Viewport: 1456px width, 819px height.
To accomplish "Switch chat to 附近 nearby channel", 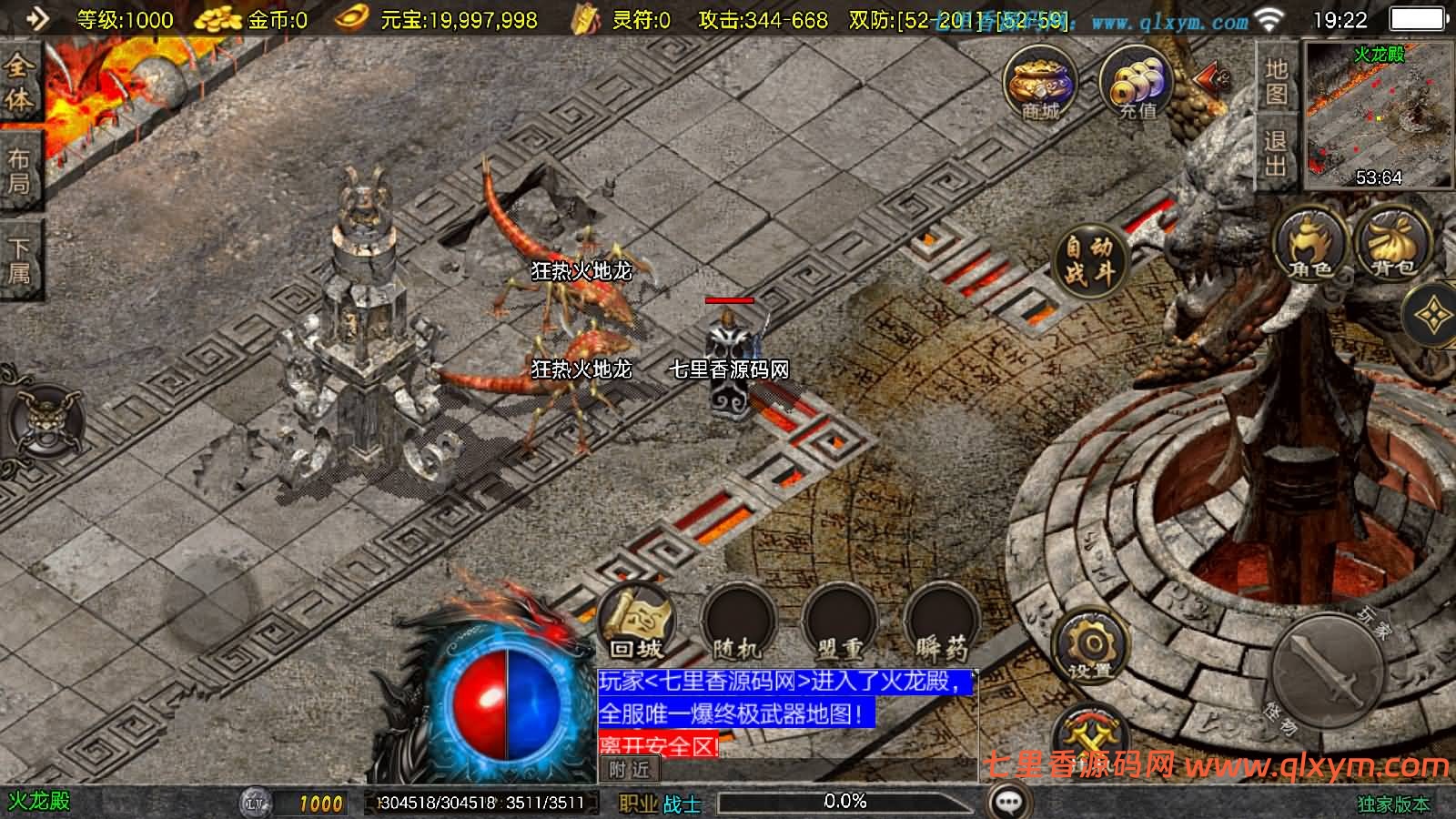I will (629, 770).
